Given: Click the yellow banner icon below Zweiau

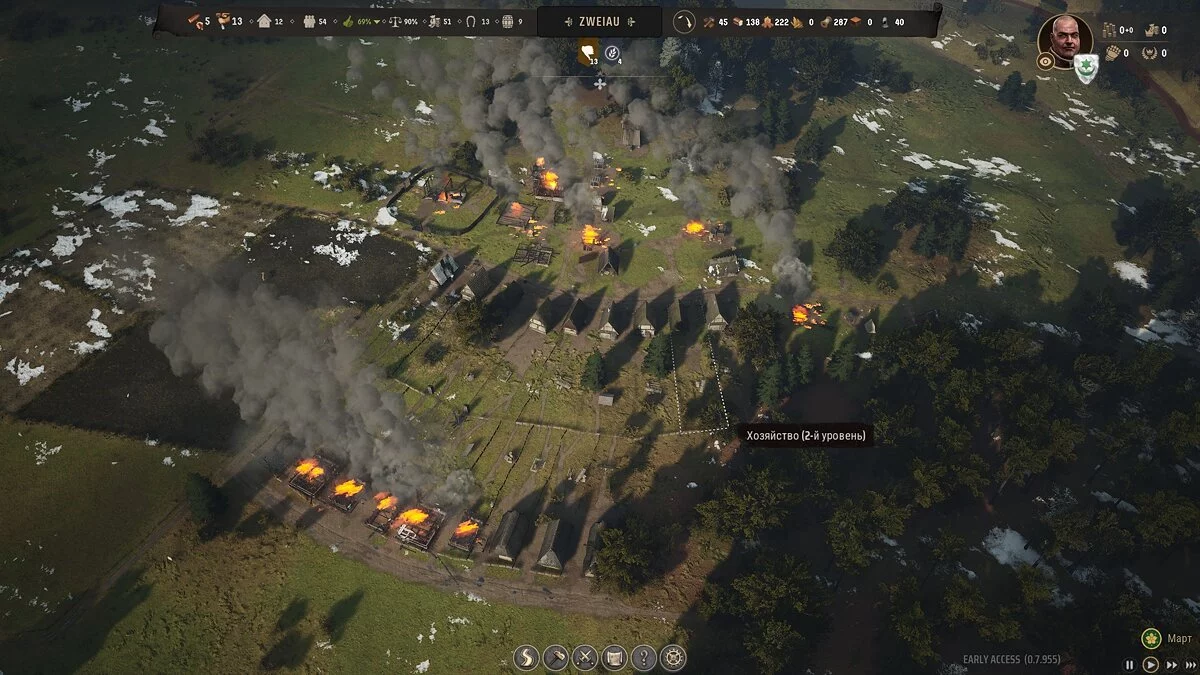Looking at the screenshot, I should [x=589, y=51].
